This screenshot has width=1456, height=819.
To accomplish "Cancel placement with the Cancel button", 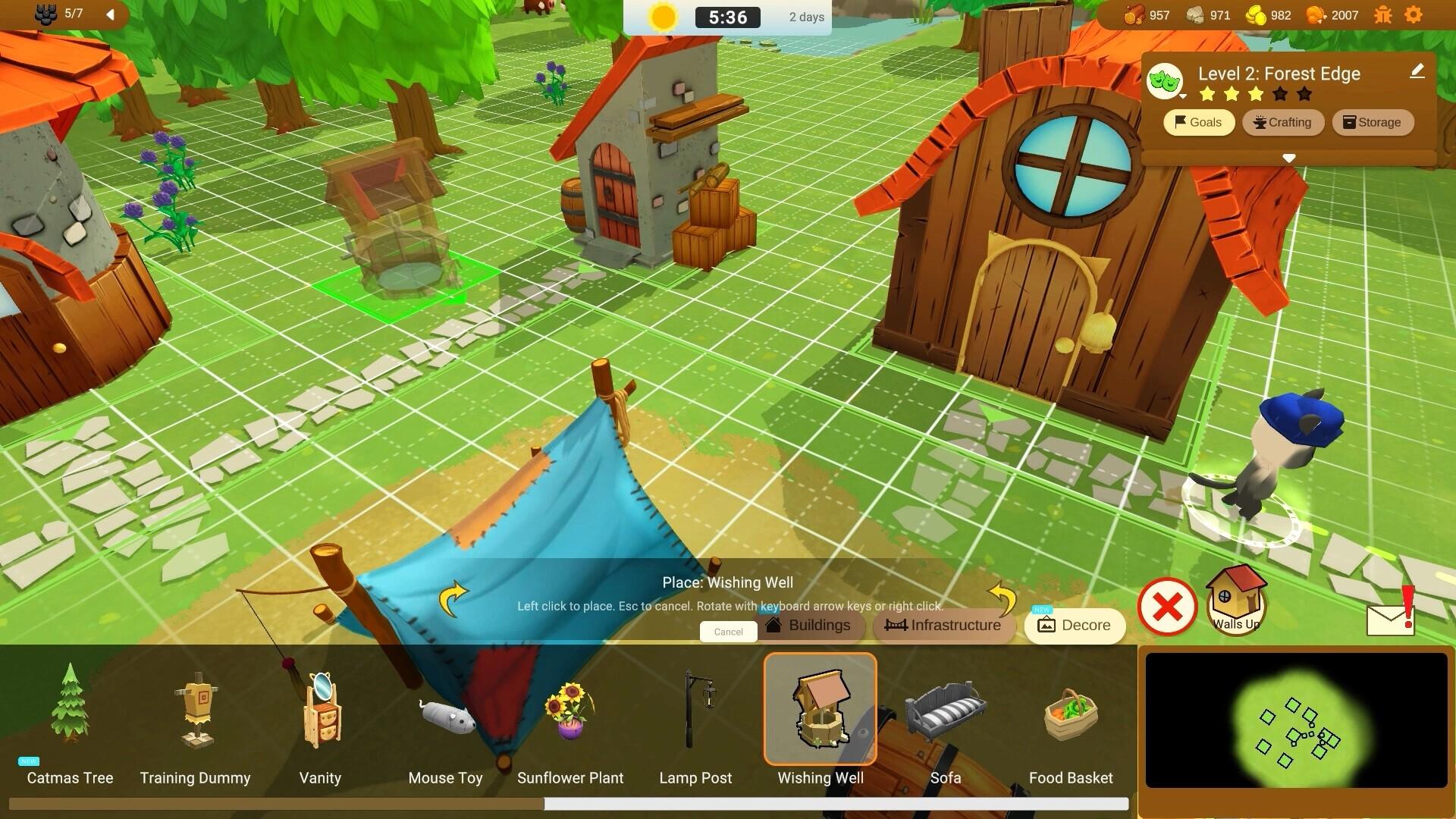I will [727, 631].
